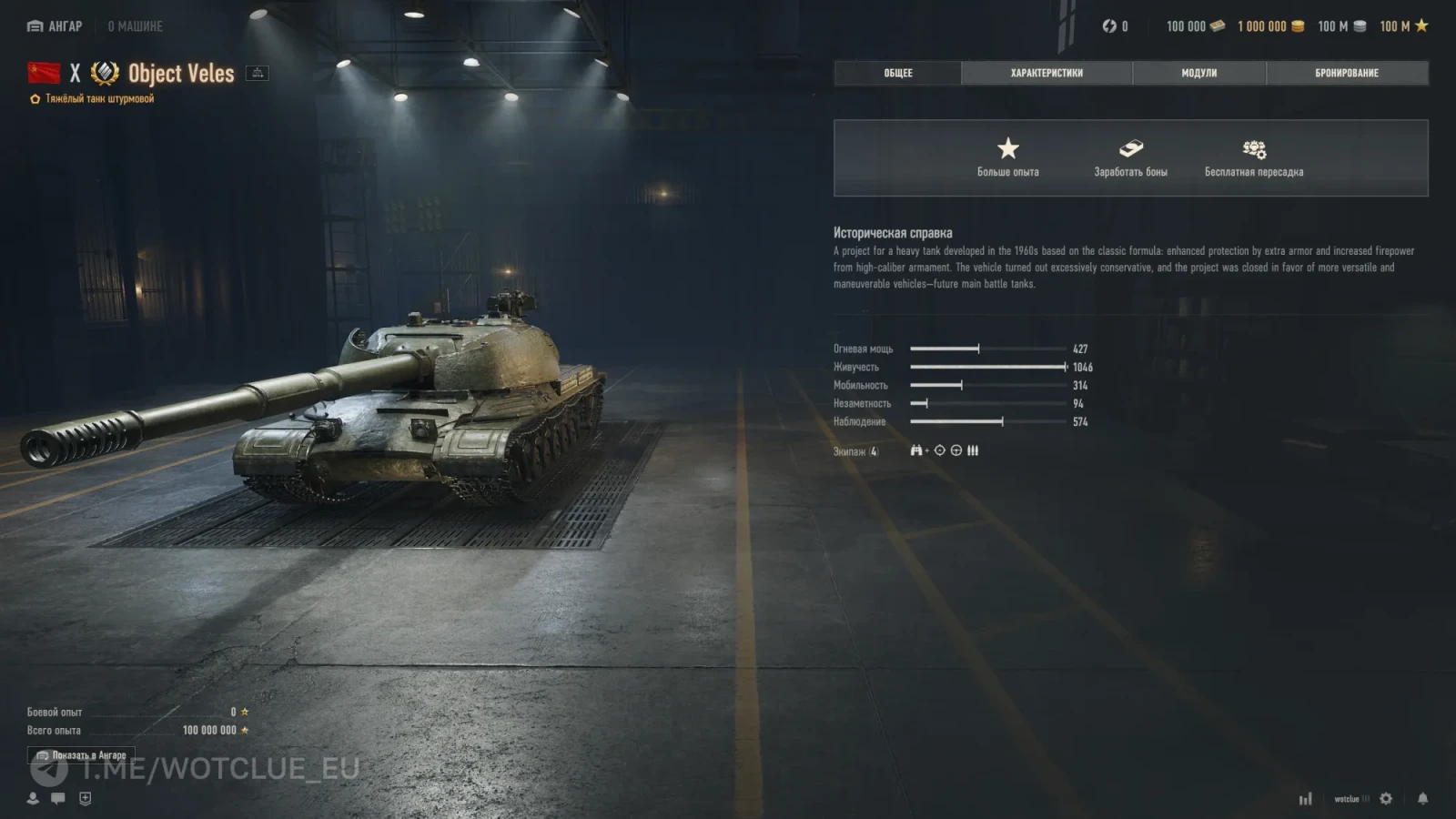Click the session statistics bar chart icon
1456x819 pixels.
1306,798
